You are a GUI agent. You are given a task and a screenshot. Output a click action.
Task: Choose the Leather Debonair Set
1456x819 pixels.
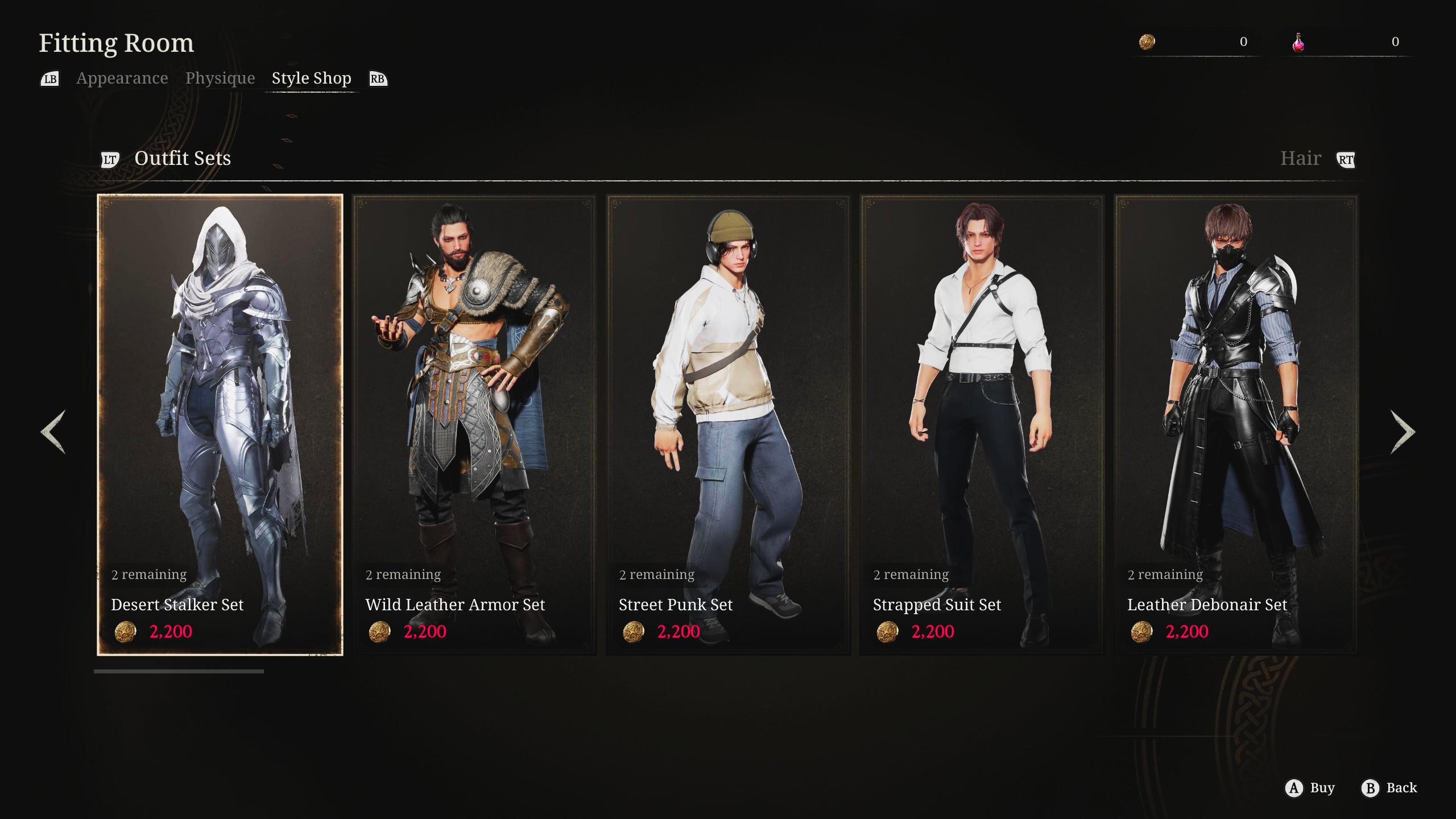pos(1236,424)
